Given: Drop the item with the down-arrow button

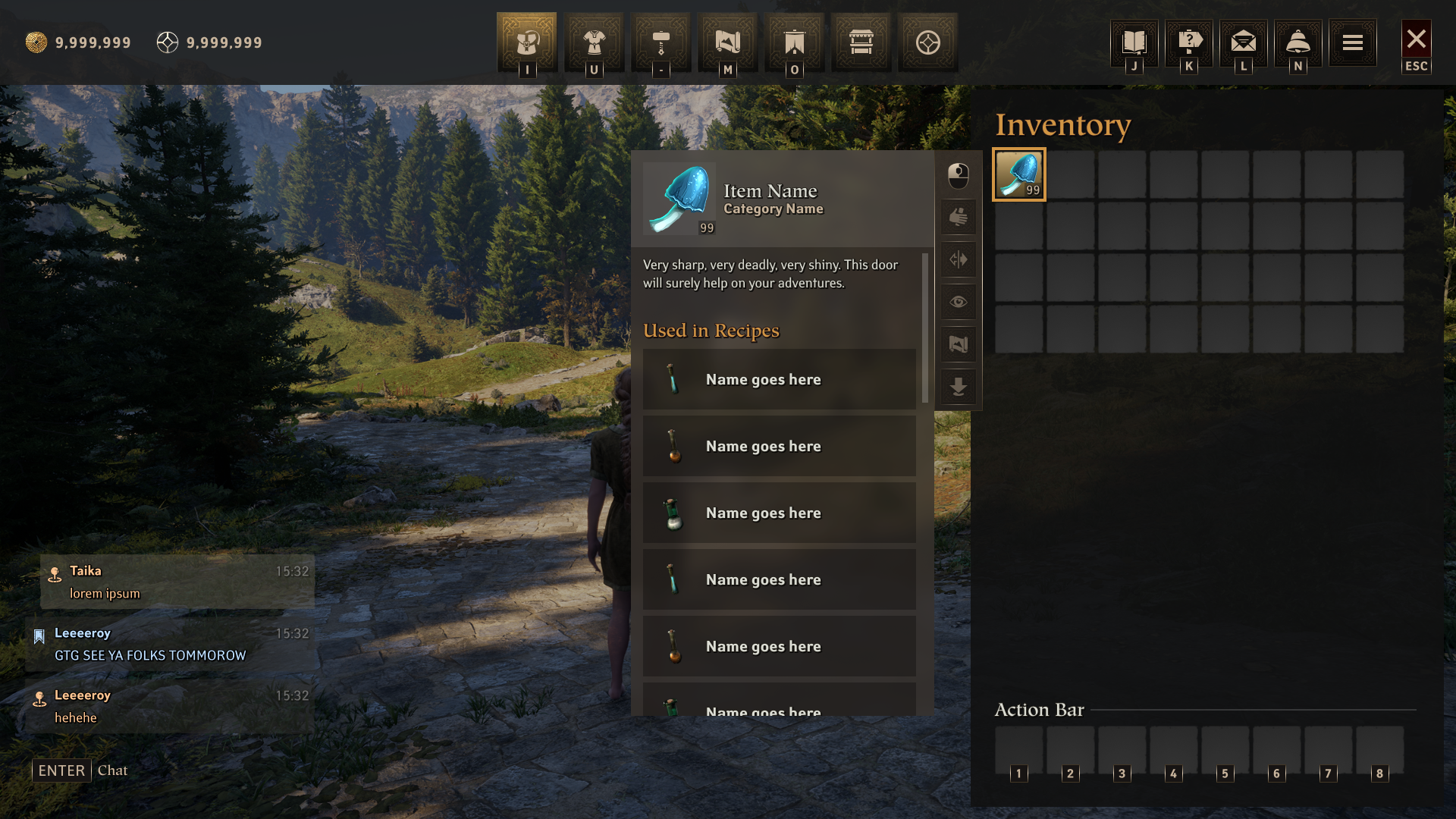Looking at the screenshot, I should (x=959, y=388).
